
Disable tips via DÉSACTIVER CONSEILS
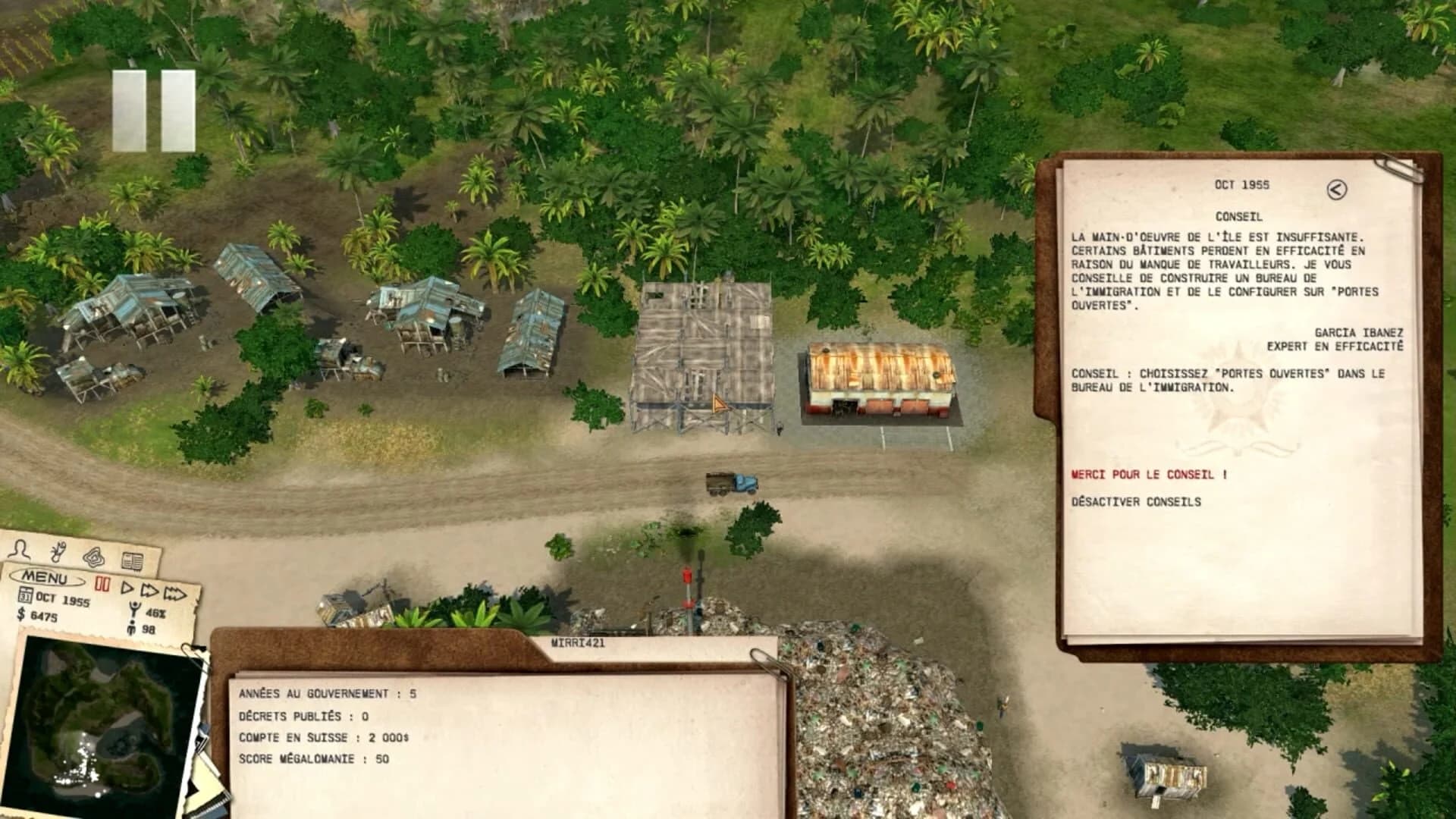pos(1134,500)
